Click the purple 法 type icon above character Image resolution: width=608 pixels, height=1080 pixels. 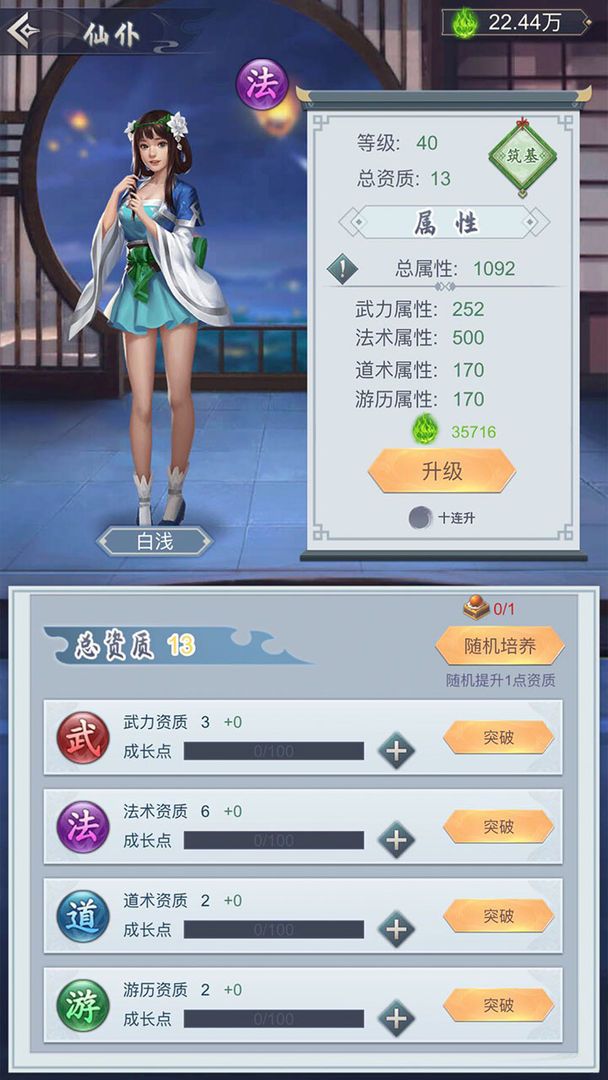point(262,84)
